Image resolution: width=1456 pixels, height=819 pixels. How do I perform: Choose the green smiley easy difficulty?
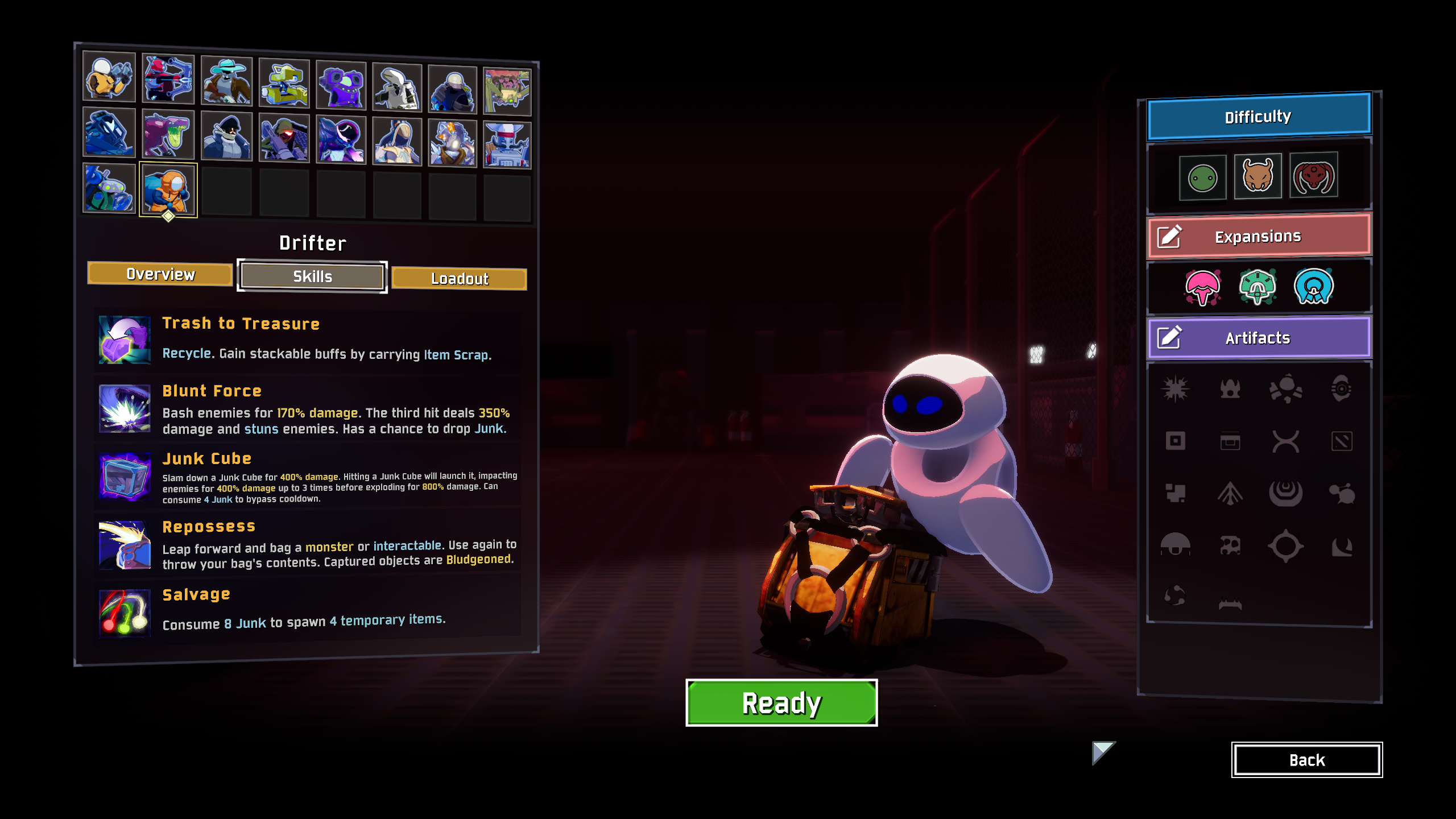[1202, 178]
